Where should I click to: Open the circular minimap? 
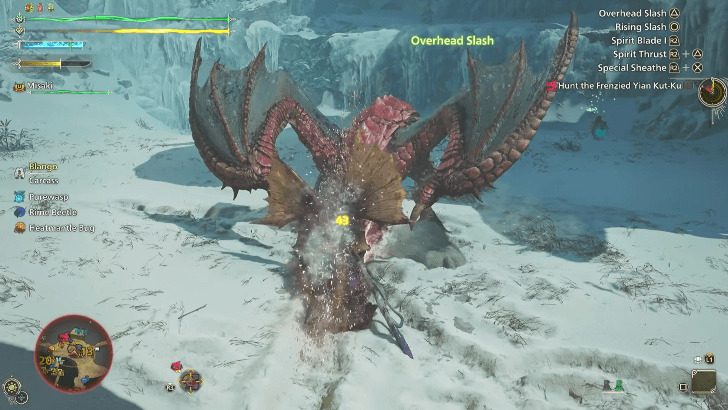pyautogui.click(x=73, y=353)
